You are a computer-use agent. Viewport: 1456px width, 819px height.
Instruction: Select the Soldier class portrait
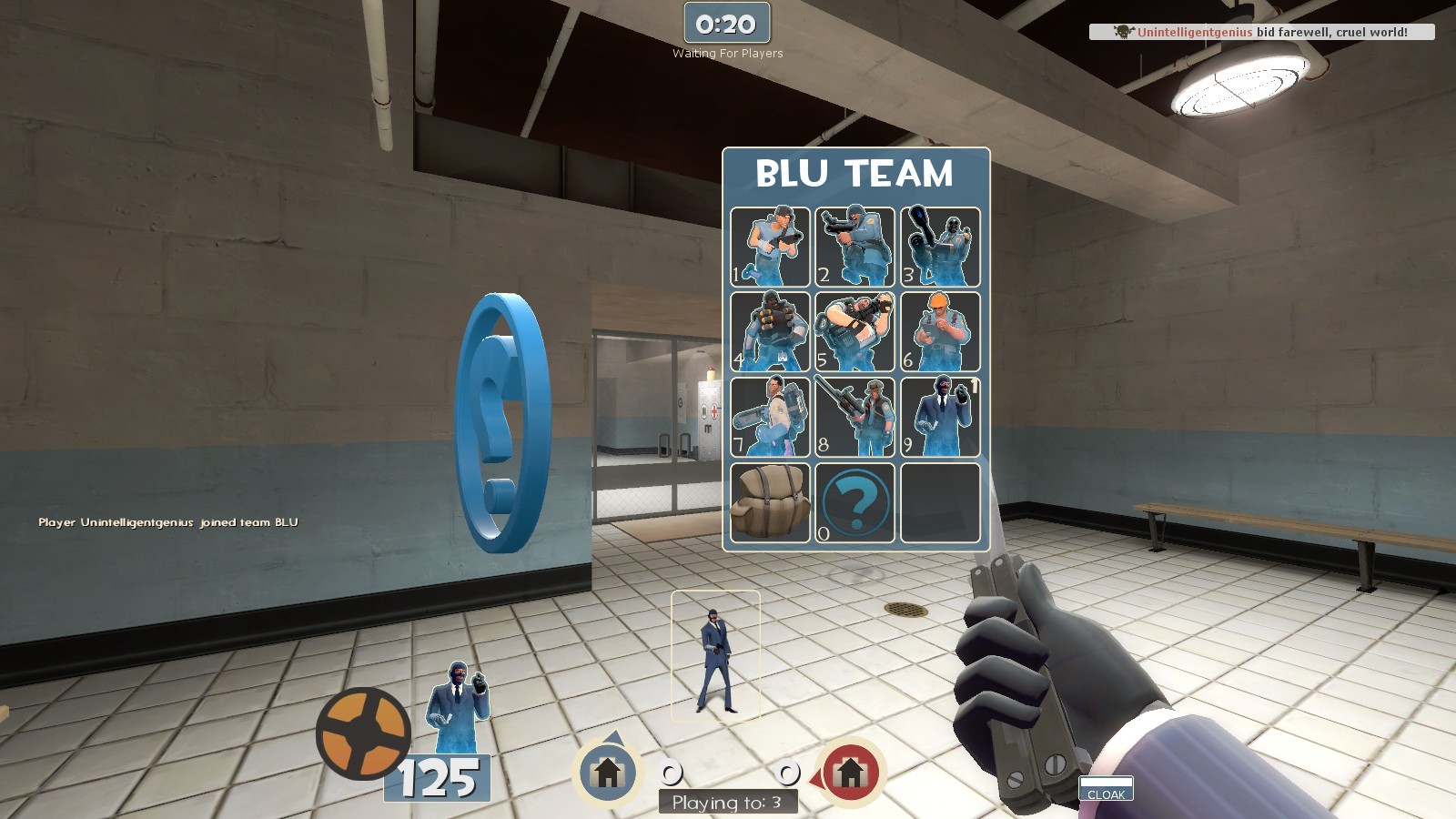[855, 246]
